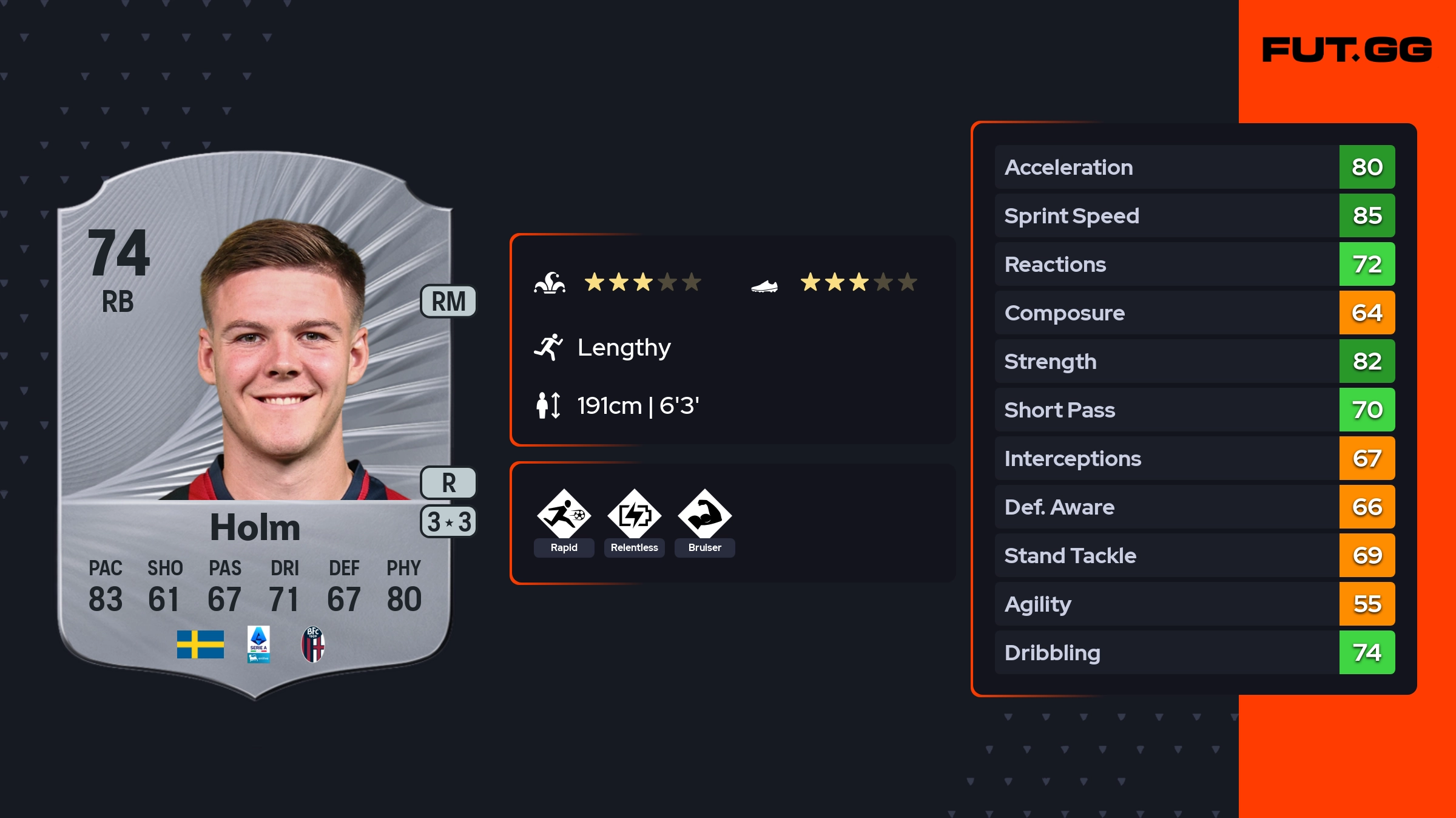Screen dimensions: 1456x818
Task: Click the Sweden flag on the card
Action: pos(200,644)
